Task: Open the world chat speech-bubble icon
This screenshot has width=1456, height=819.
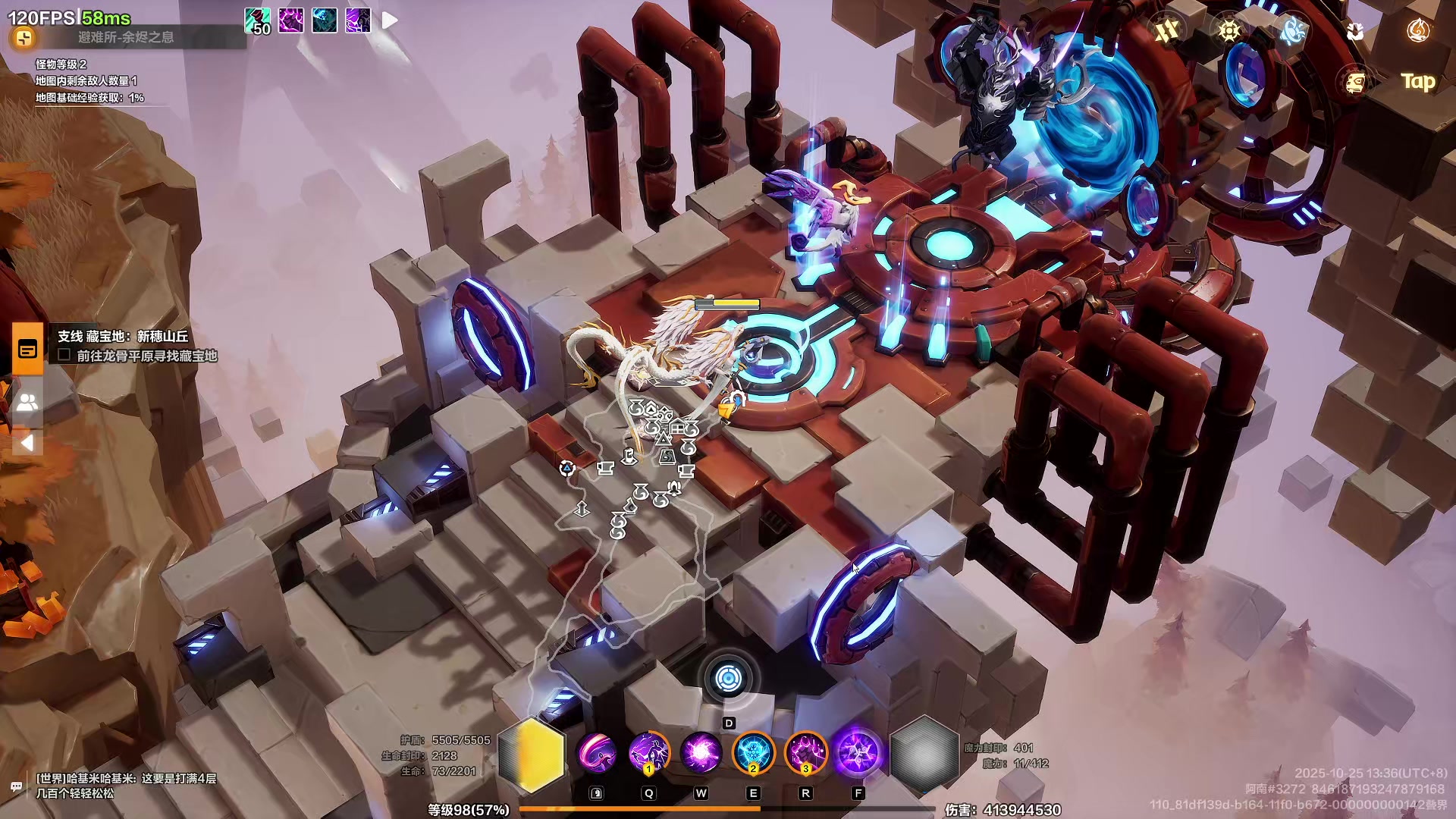Action: tap(16, 786)
